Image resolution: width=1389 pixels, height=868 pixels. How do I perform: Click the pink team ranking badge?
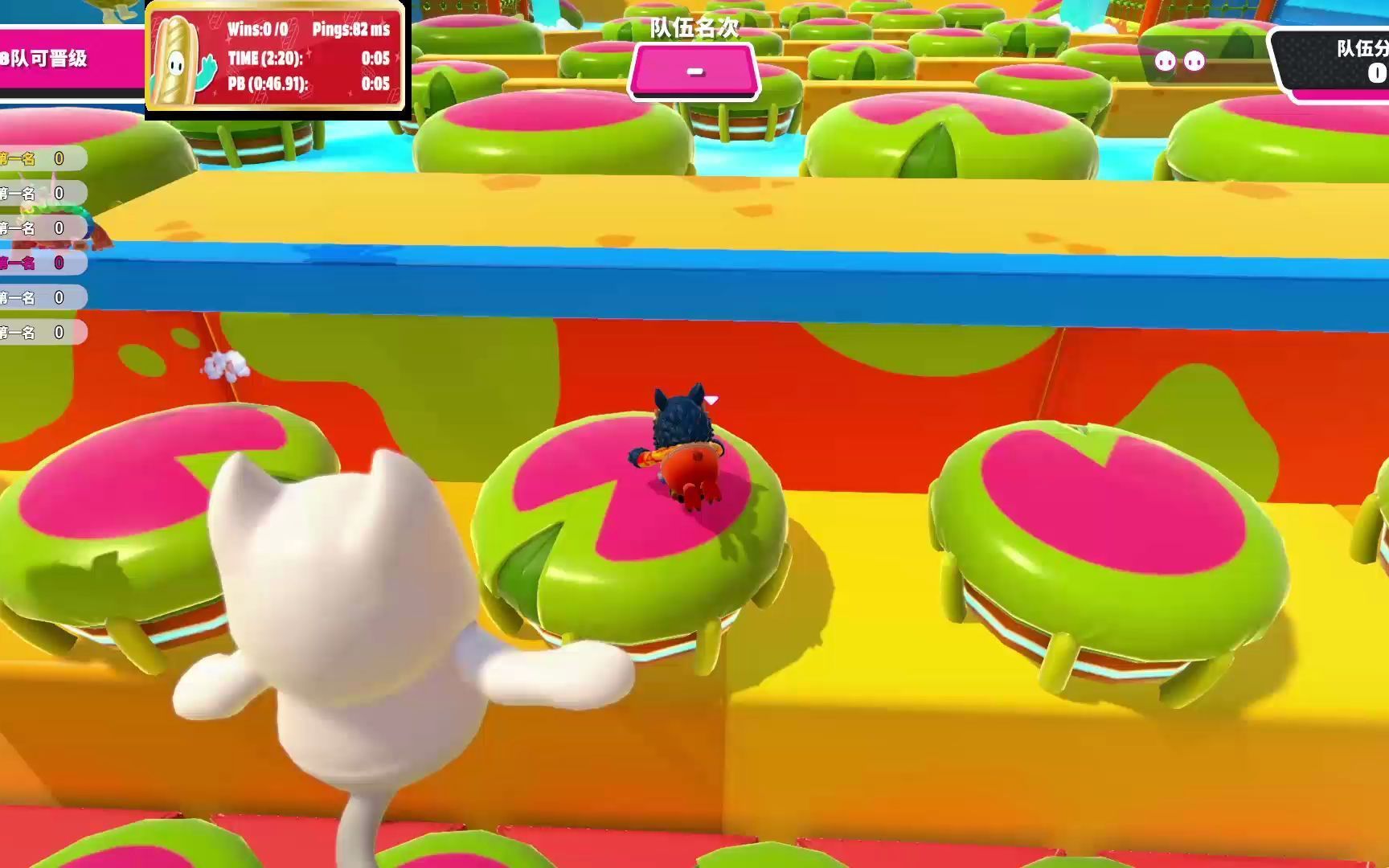click(694, 72)
